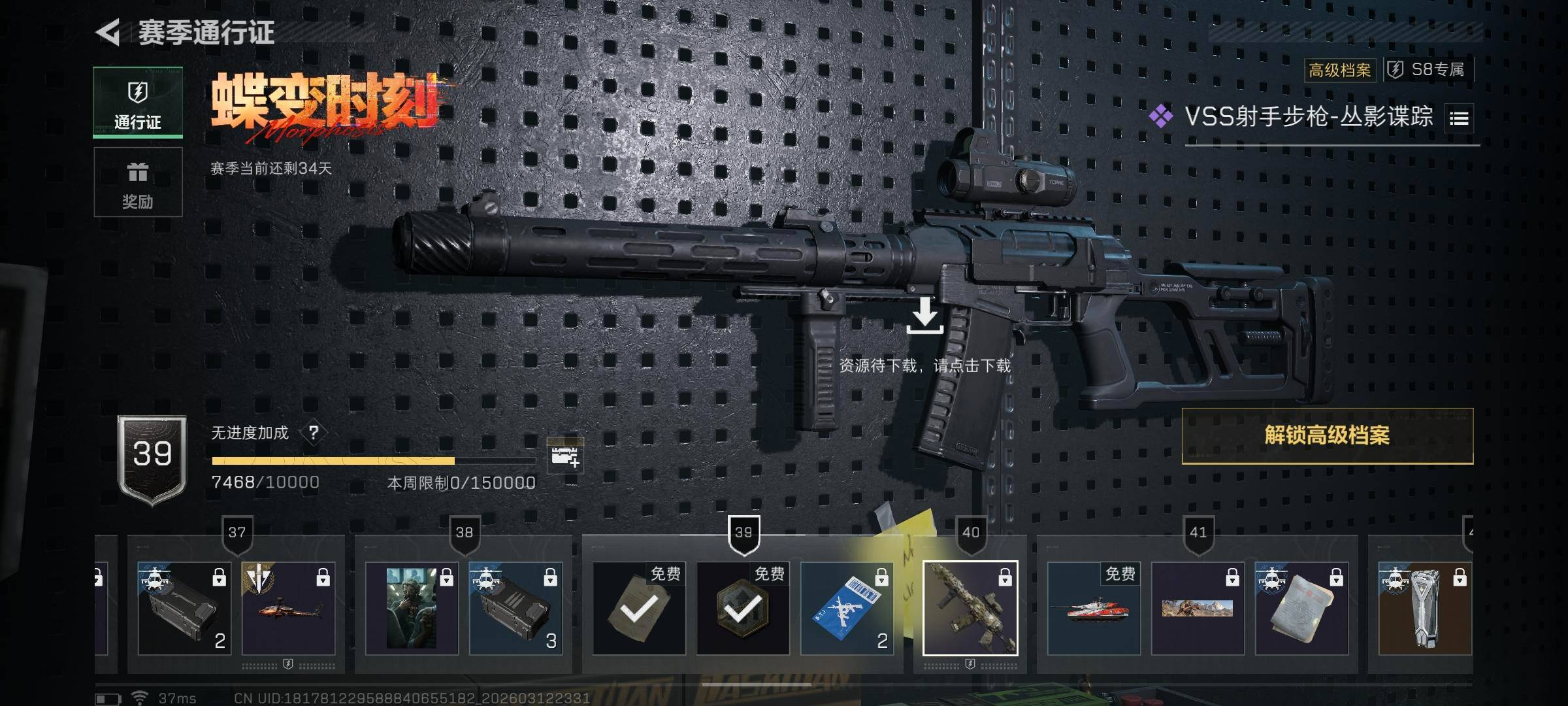The image size is (1568, 706).
Task: Unlock premium pass with 解锁高级档案
Action: pos(1327,436)
